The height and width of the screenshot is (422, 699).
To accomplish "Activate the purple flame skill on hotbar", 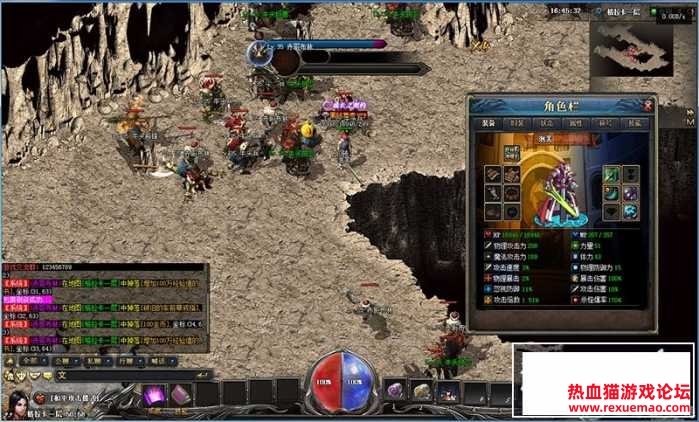I will pos(154,395).
